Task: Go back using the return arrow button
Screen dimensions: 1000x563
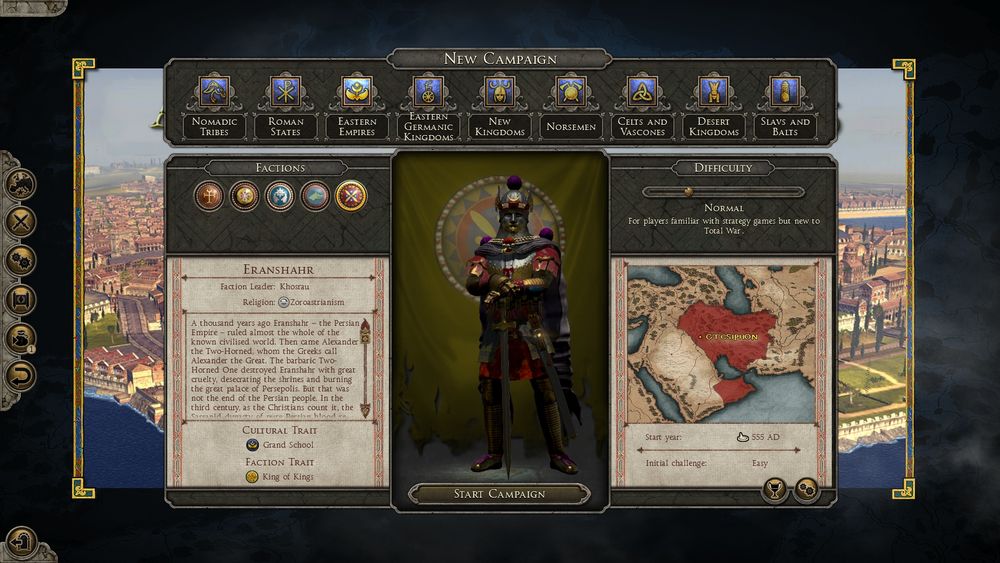Action: coord(21,376)
